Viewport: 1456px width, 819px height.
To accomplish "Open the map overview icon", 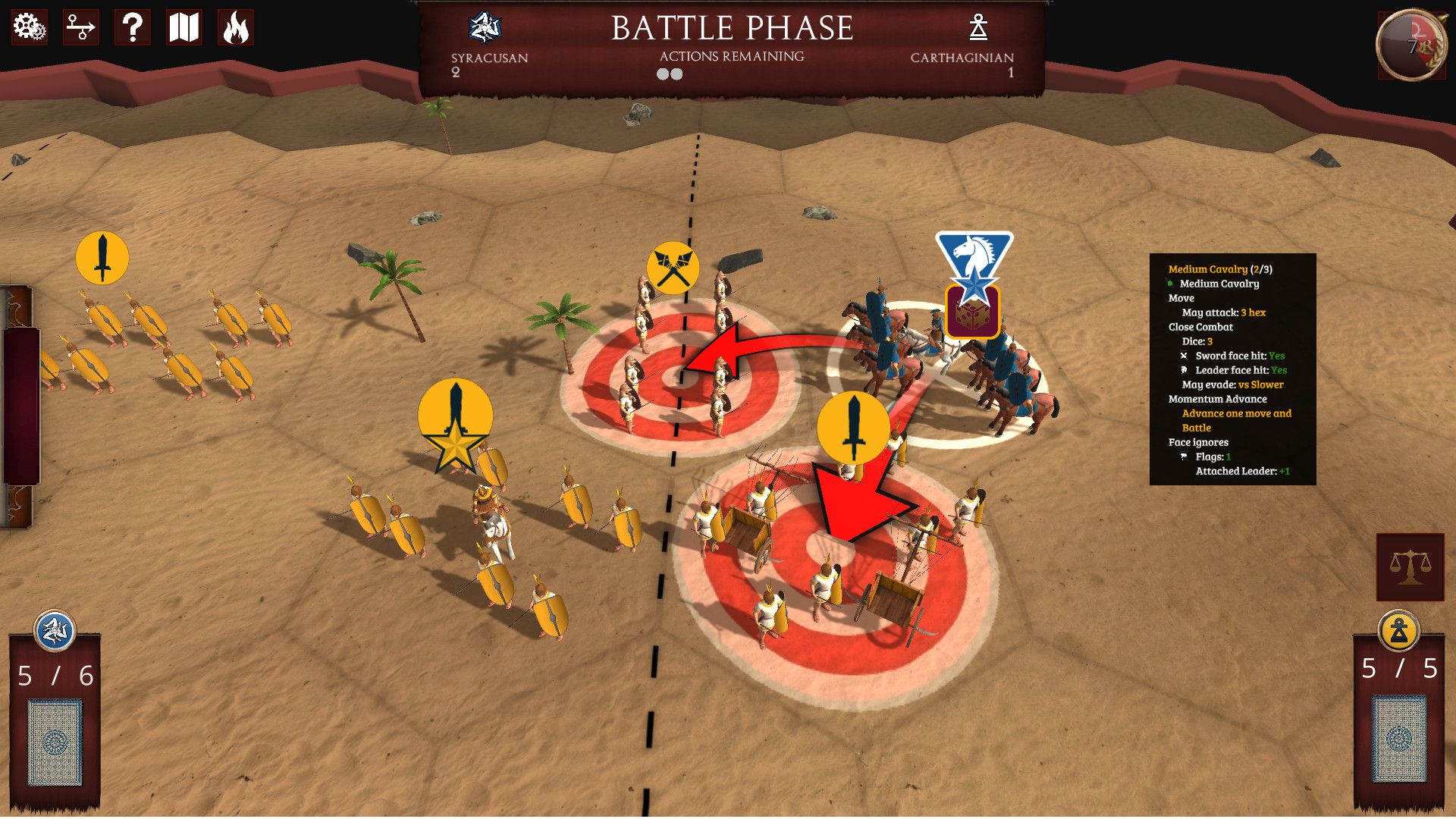I will [184, 27].
